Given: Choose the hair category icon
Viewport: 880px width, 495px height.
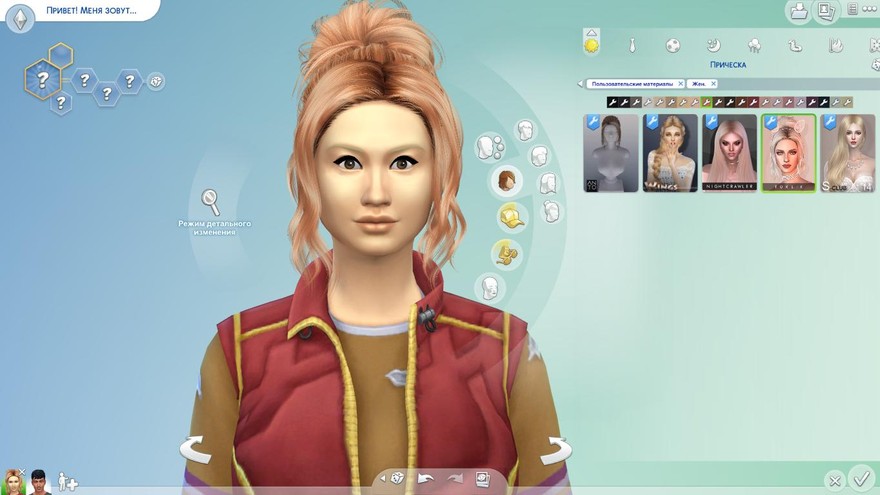Looking at the screenshot, I should click(509, 181).
